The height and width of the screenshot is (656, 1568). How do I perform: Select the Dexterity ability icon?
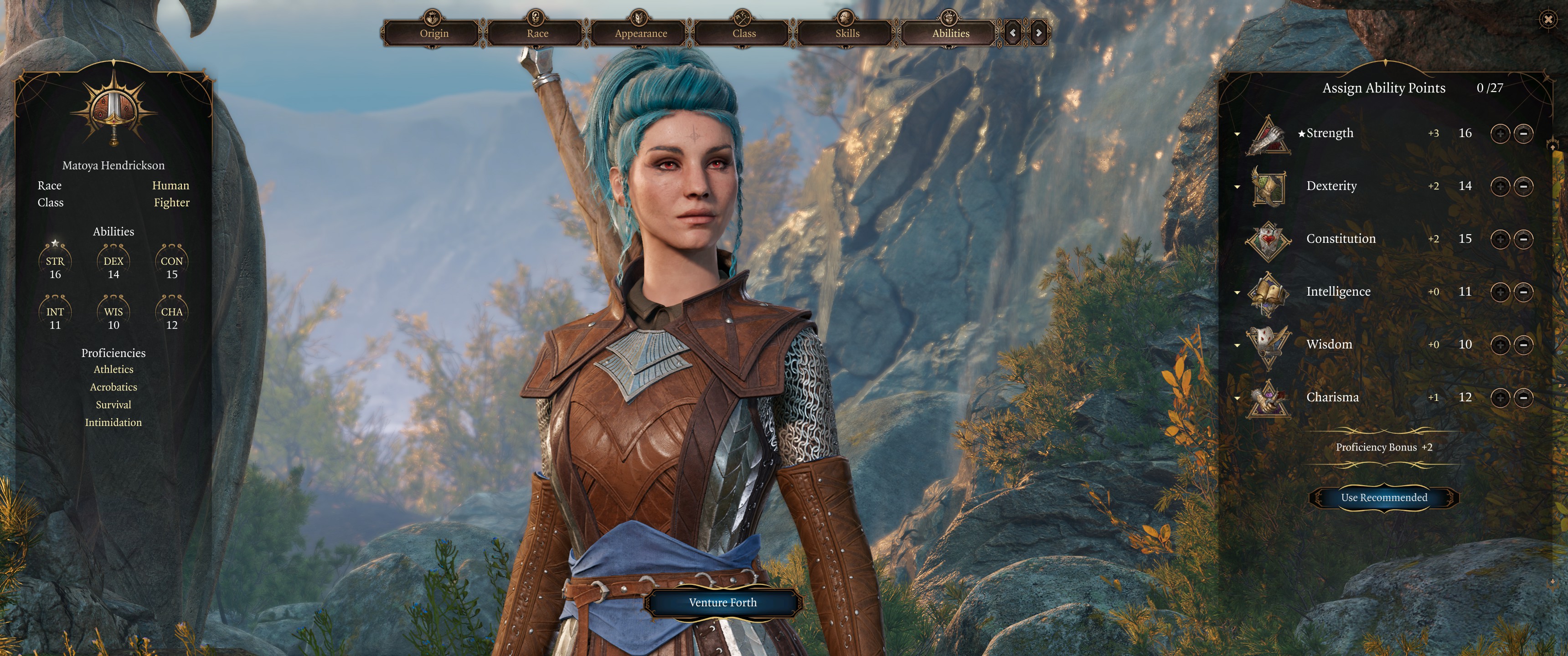pyautogui.click(x=1269, y=187)
